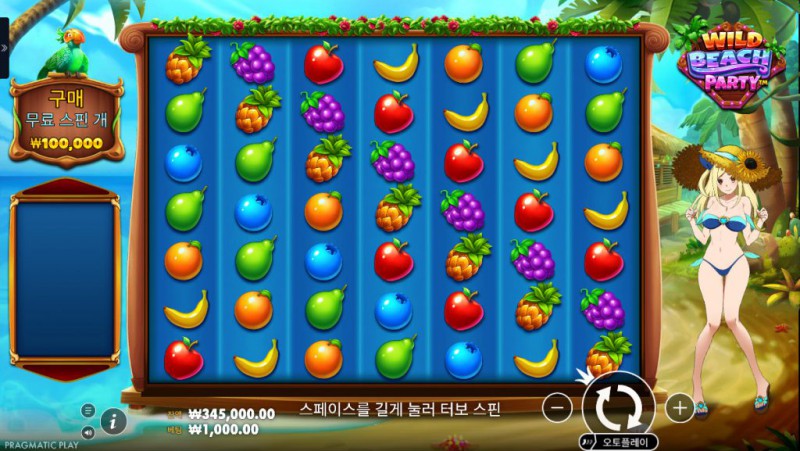Viewport: 800px width, 451px height.
Task: Toggle sound with the speaker icon
Action: [88, 432]
